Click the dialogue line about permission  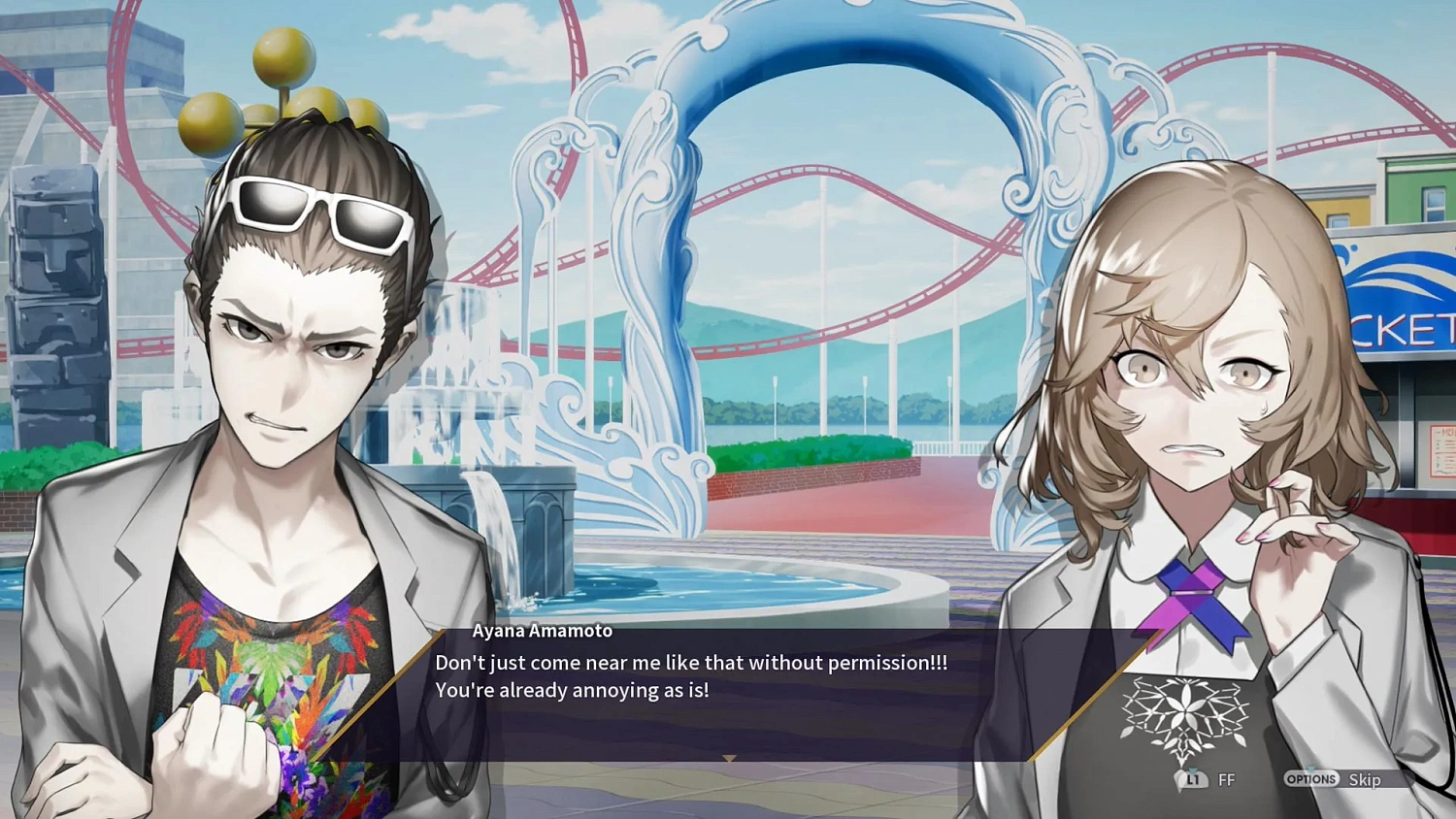coord(692,663)
